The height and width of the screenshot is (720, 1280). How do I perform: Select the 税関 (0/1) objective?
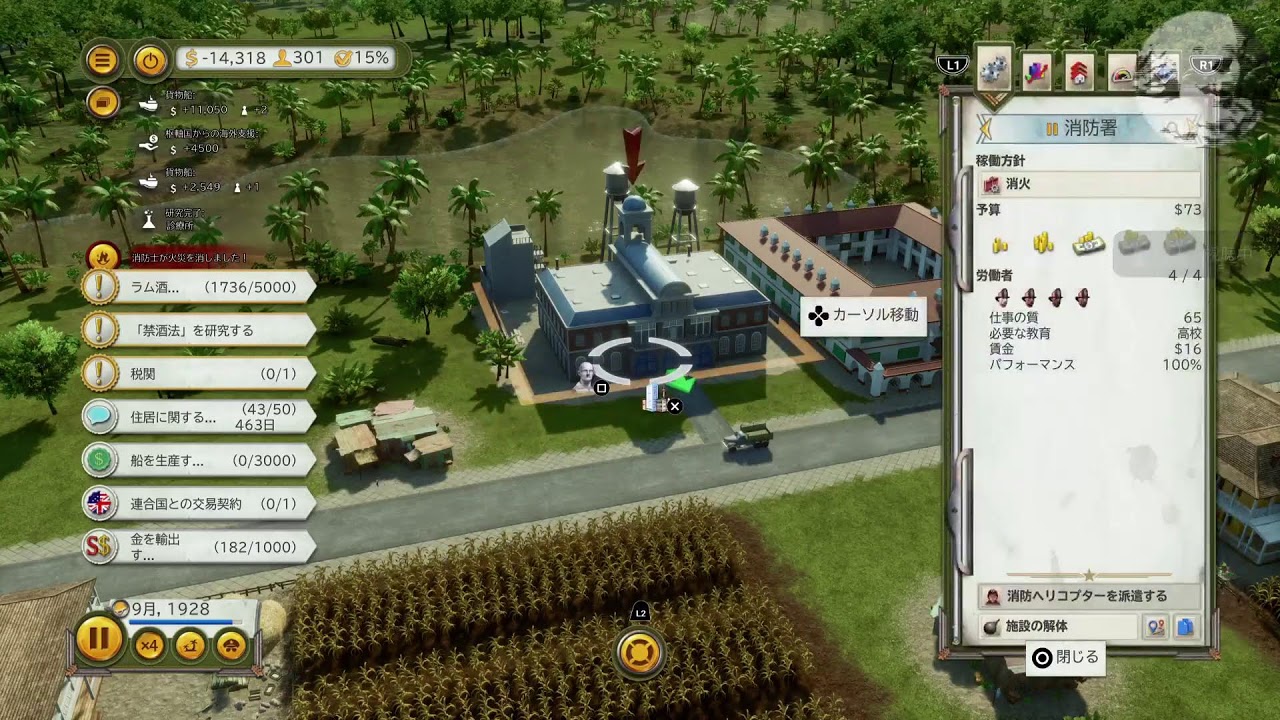(x=200, y=374)
